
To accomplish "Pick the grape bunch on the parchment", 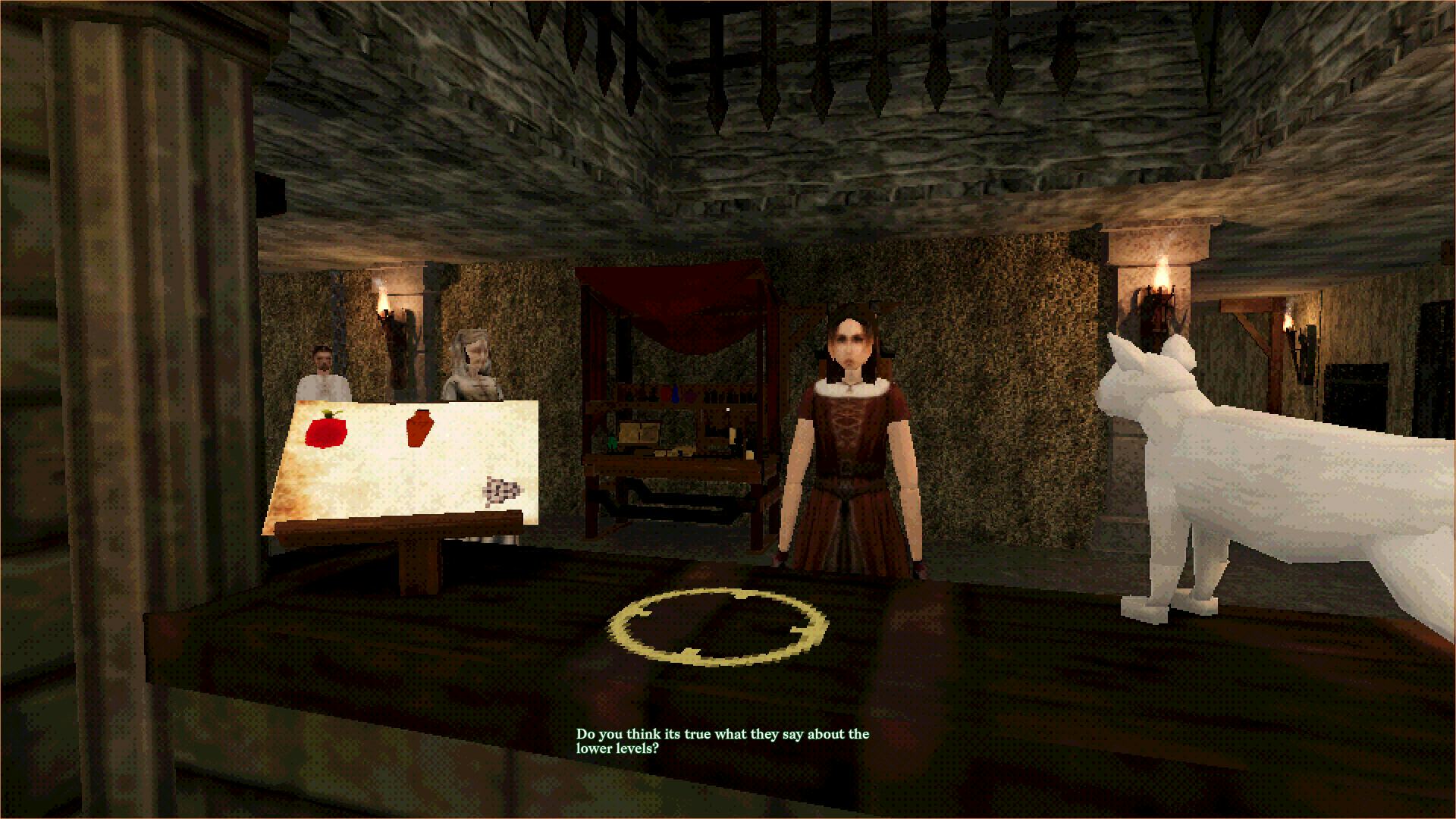I will [x=499, y=491].
